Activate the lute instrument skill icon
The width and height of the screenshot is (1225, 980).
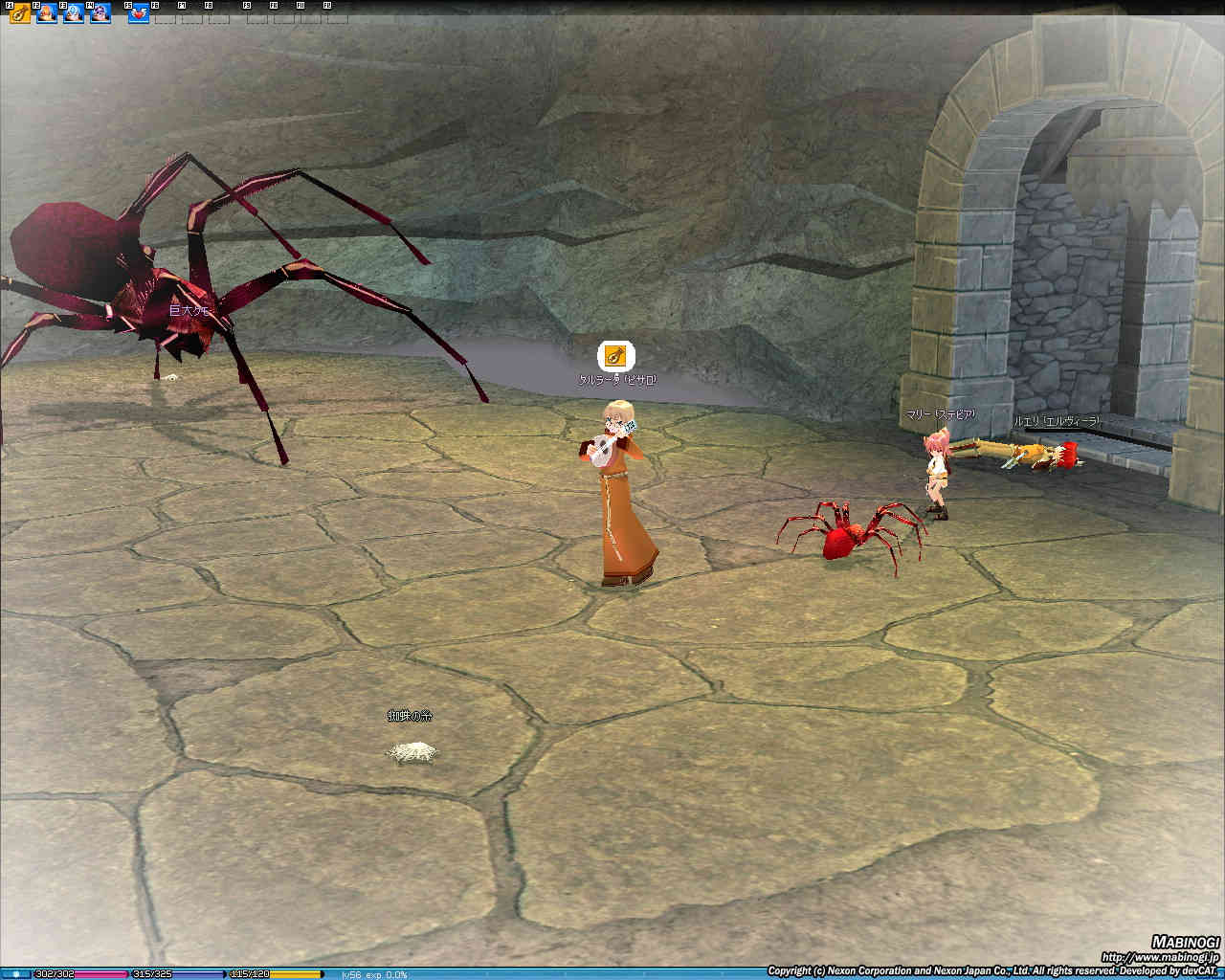(19, 14)
